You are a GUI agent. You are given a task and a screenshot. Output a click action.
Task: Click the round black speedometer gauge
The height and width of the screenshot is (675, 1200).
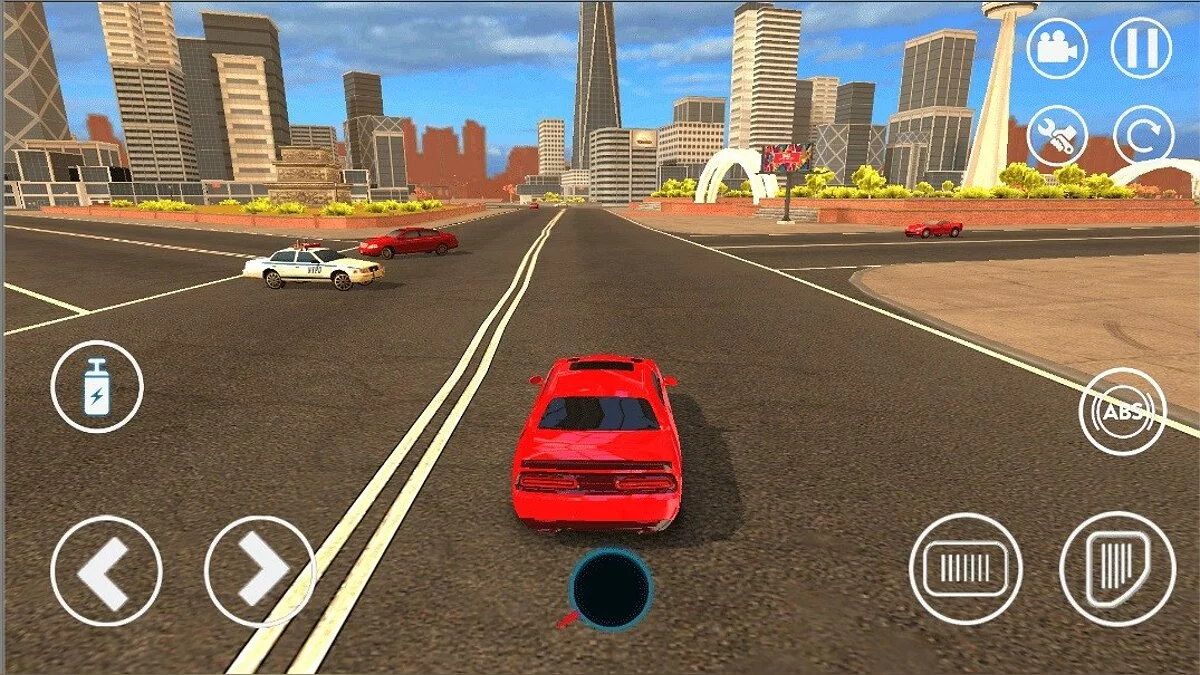(x=610, y=589)
